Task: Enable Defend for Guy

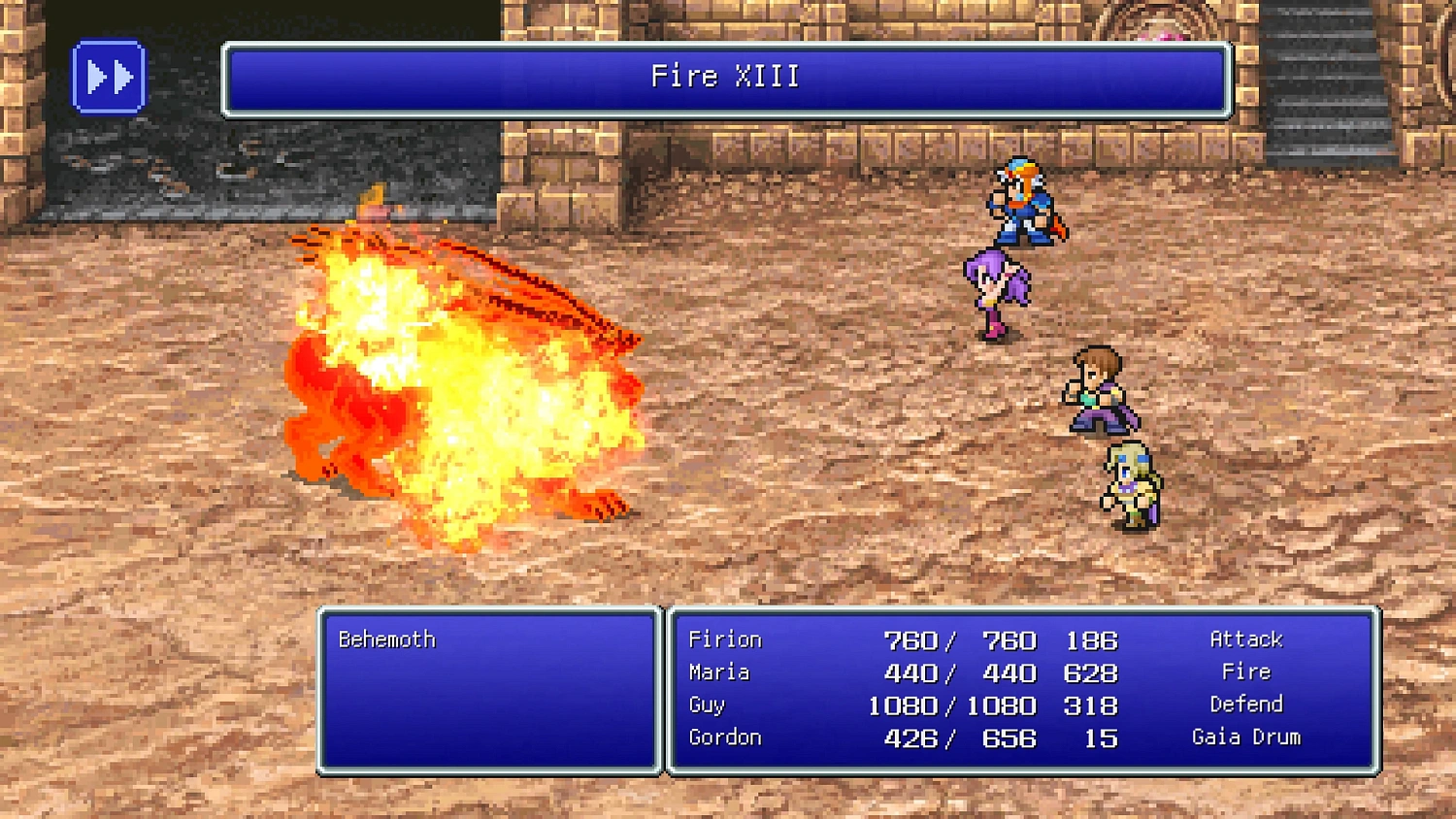Action: click(1248, 704)
